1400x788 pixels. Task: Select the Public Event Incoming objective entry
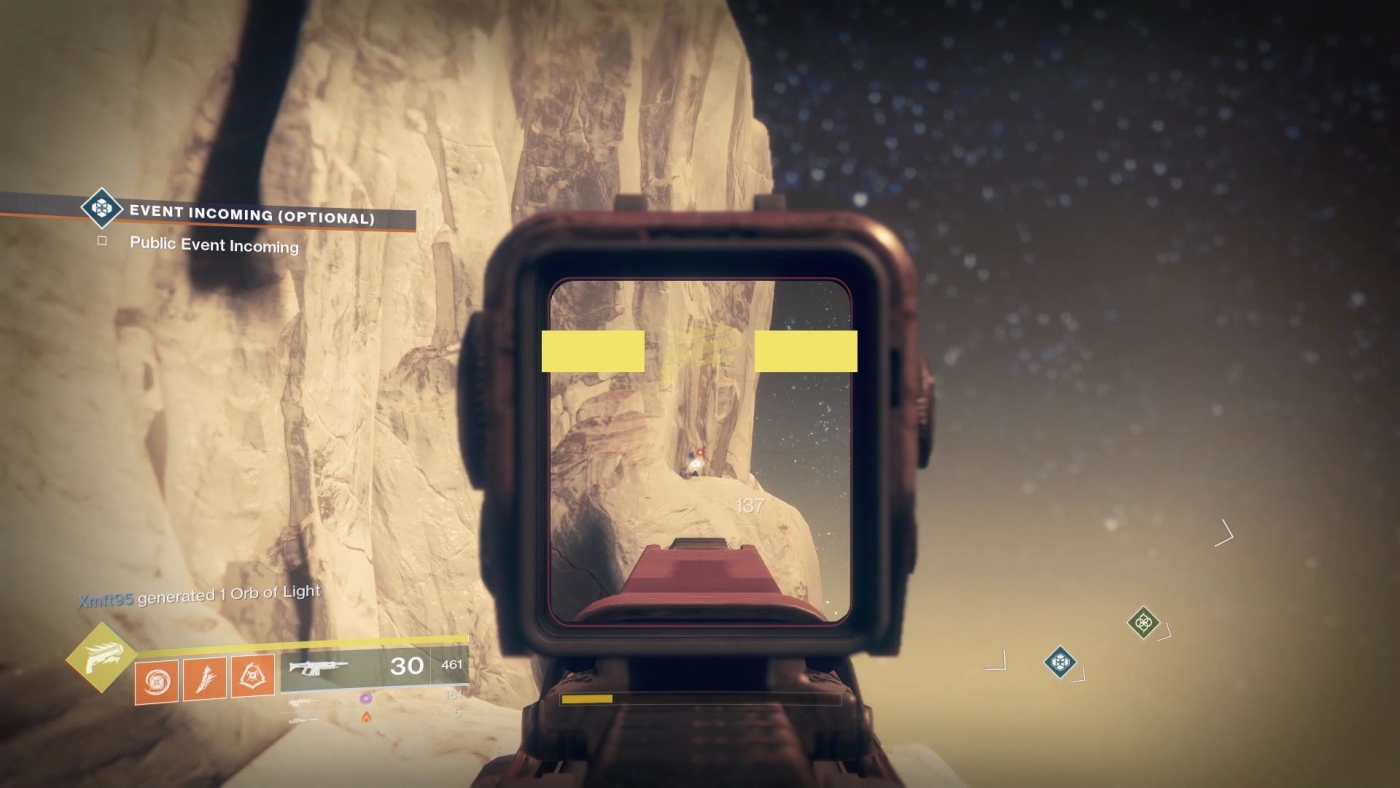click(213, 245)
